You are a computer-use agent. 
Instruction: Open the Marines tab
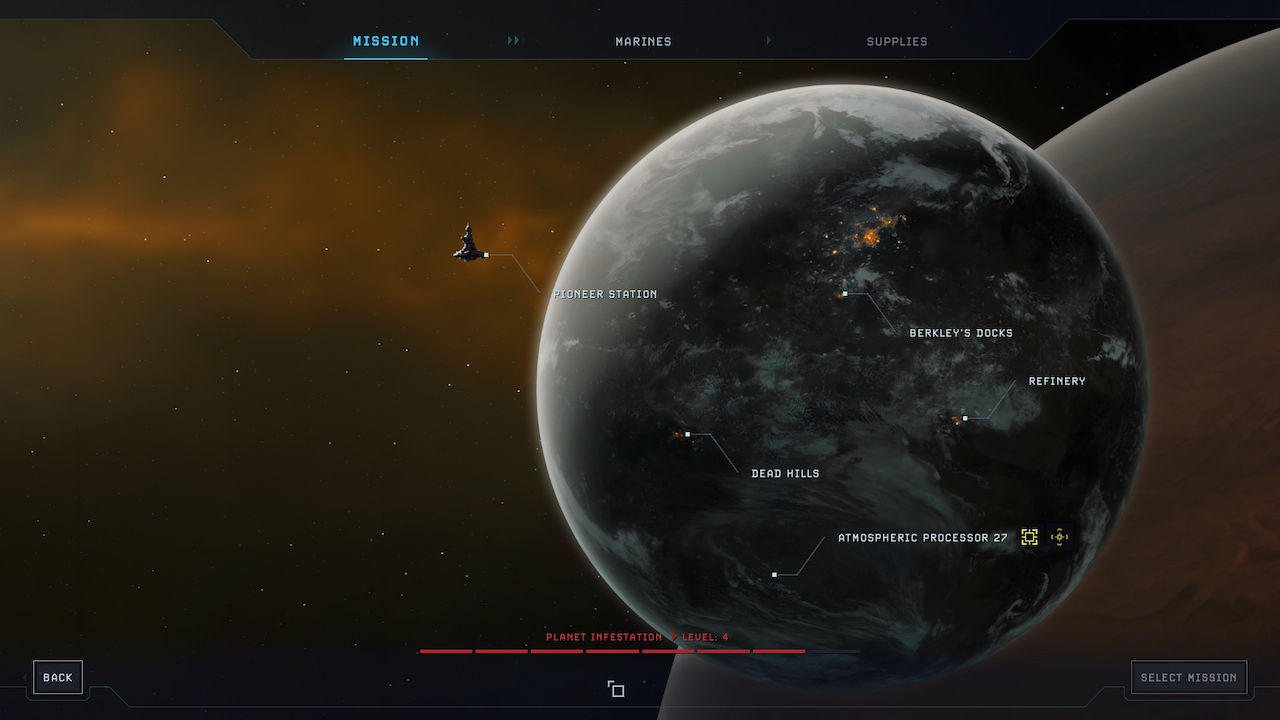pyautogui.click(x=643, y=42)
